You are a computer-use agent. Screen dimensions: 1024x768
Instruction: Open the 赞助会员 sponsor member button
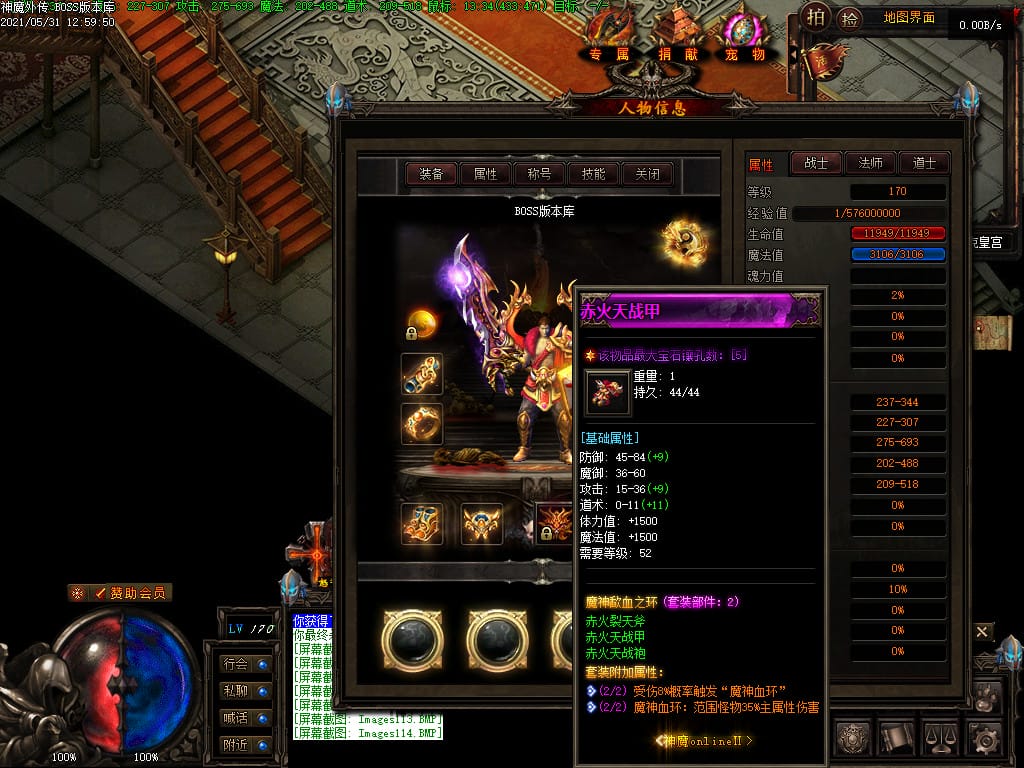point(120,593)
